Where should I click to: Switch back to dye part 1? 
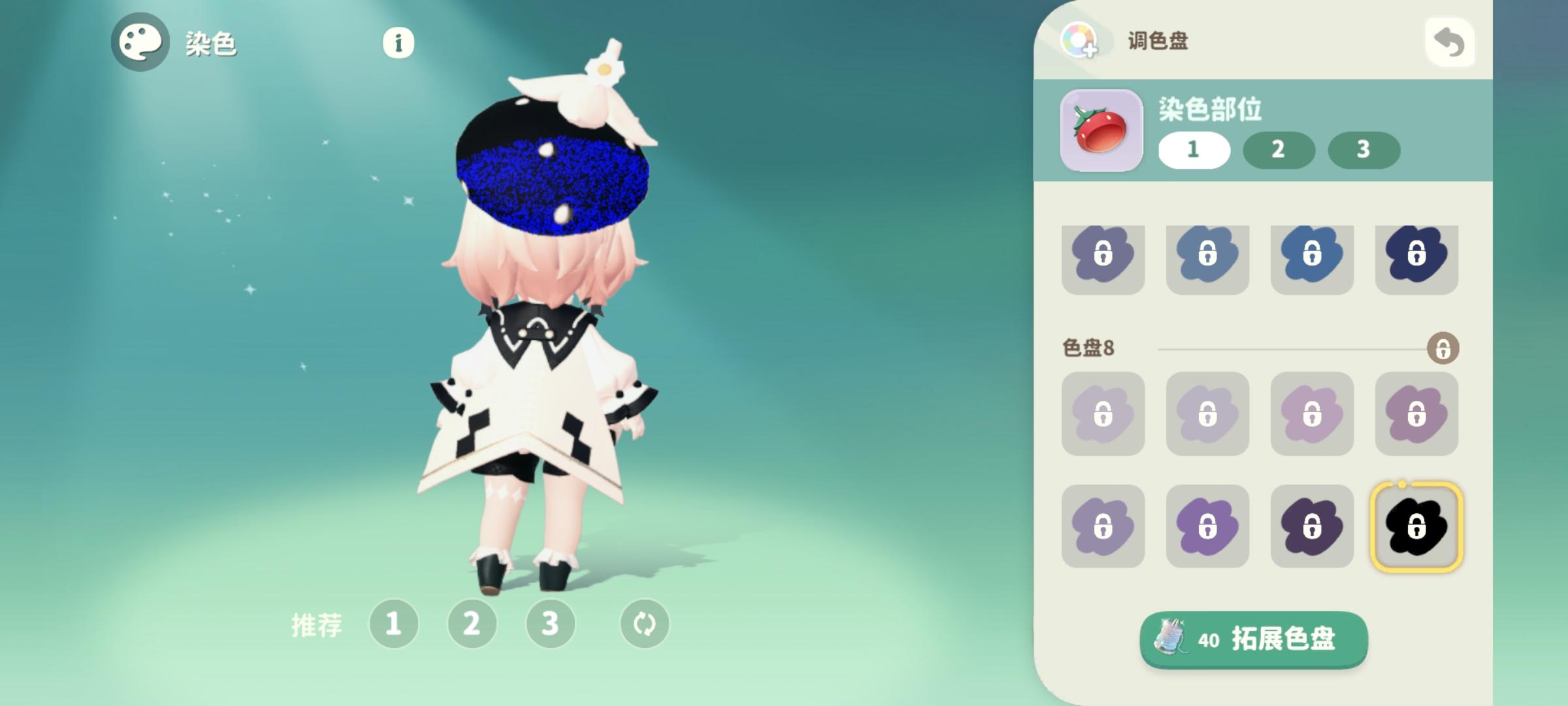1194,150
